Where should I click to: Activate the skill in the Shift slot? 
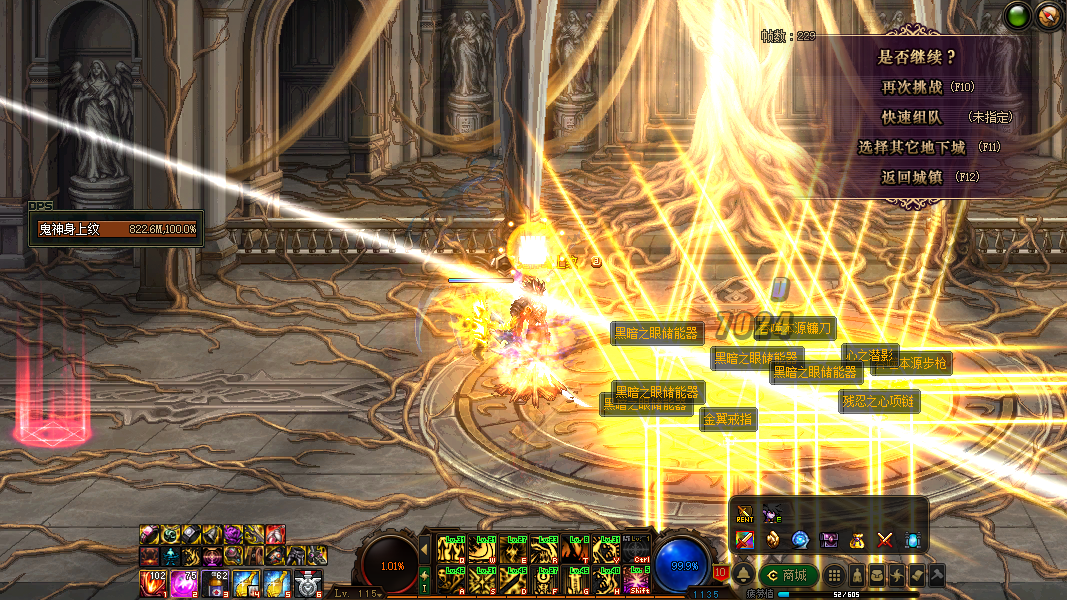636,579
